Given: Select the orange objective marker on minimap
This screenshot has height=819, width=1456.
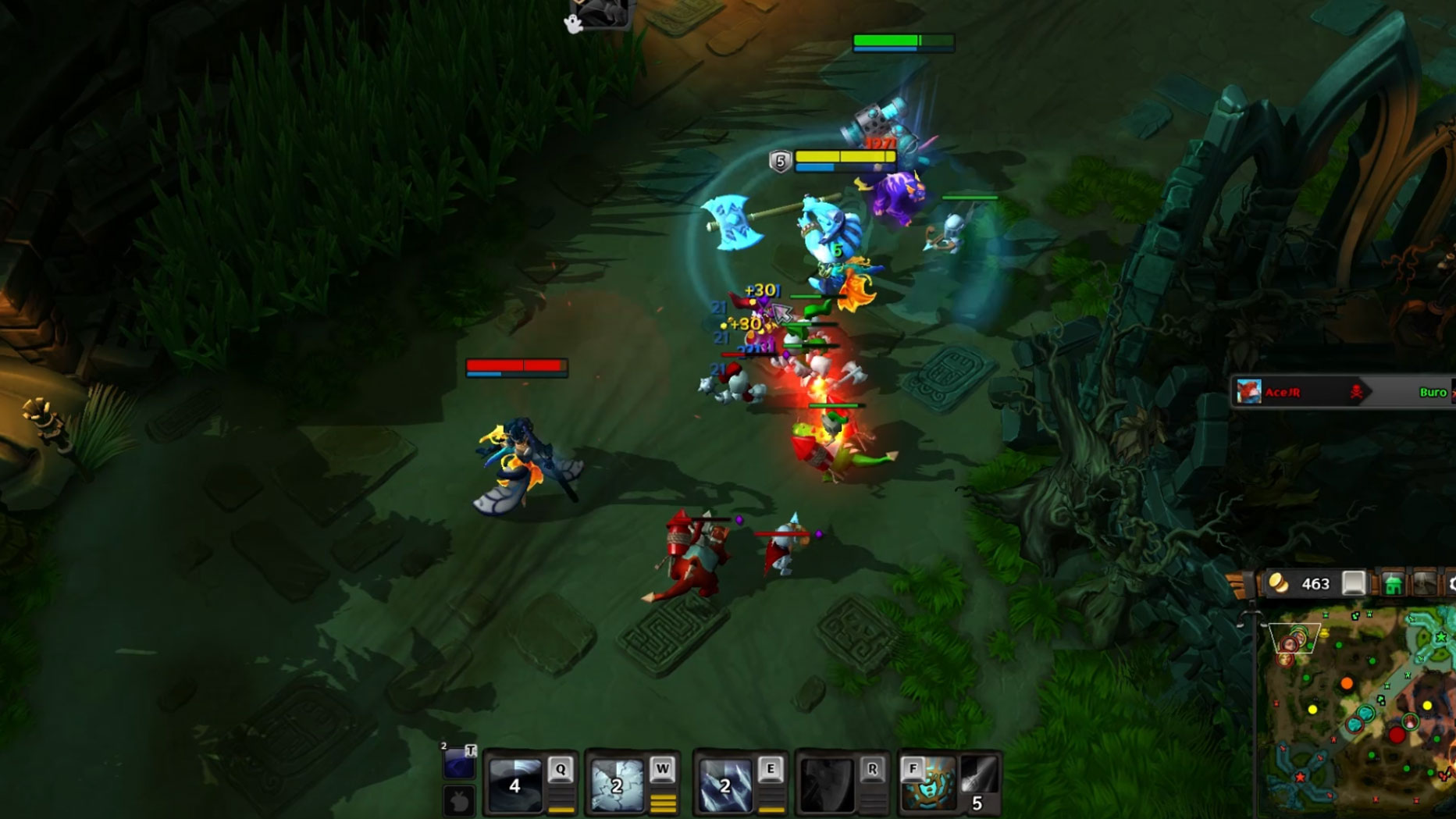Looking at the screenshot, I should 1347,684.
